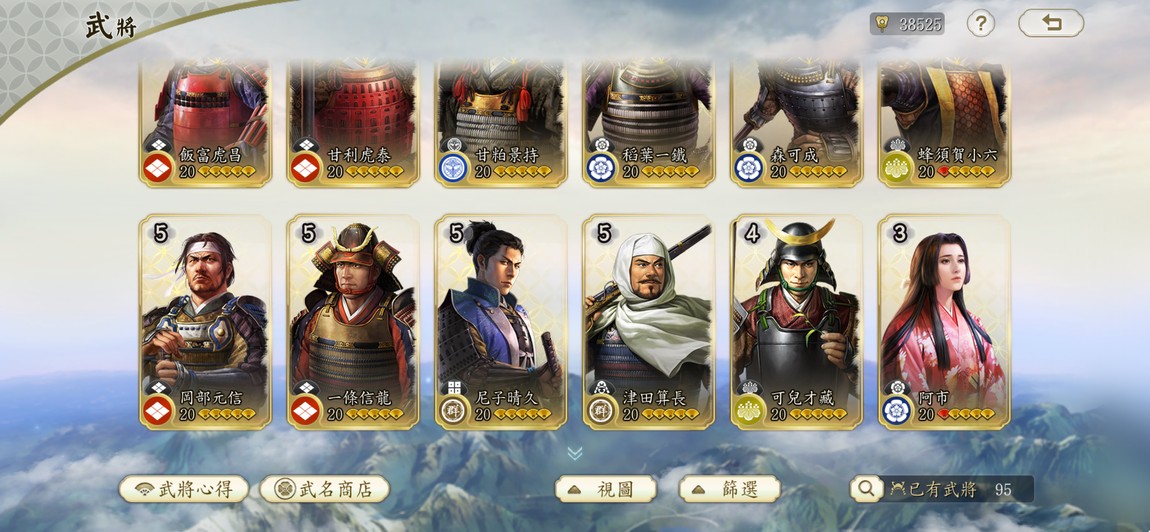The height and width of the screenshot is (532, 1150).
Task: Pick the 森可成 general card
Action: 797,120
